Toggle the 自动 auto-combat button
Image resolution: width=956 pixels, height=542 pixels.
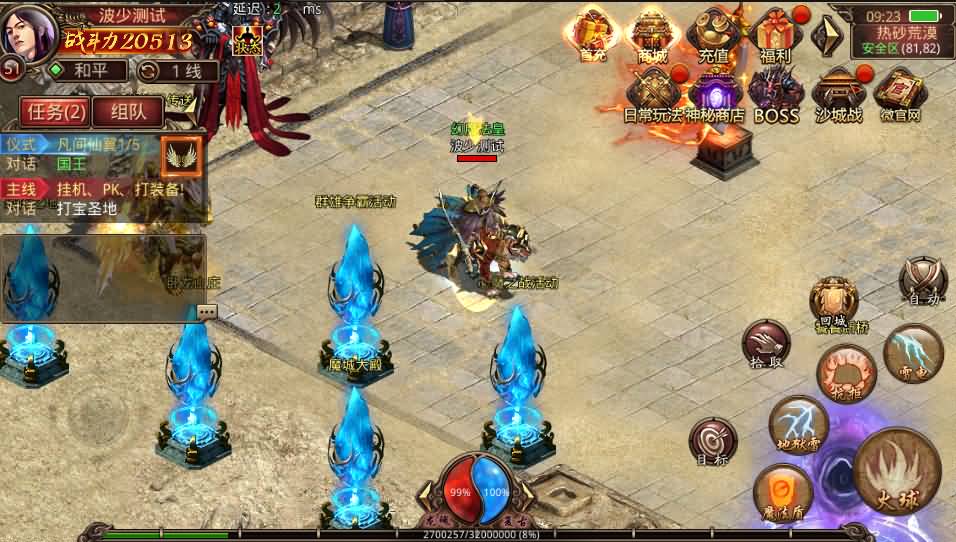coord(921,281)
